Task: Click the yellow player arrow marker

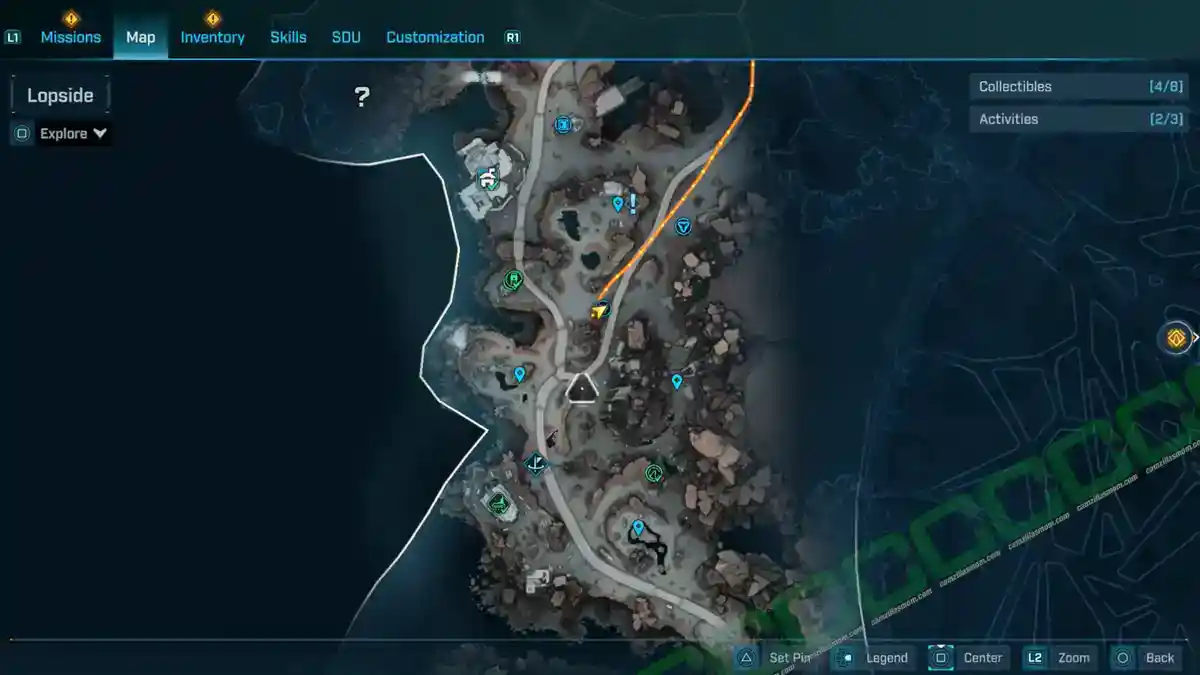Action: pos(599,312)
